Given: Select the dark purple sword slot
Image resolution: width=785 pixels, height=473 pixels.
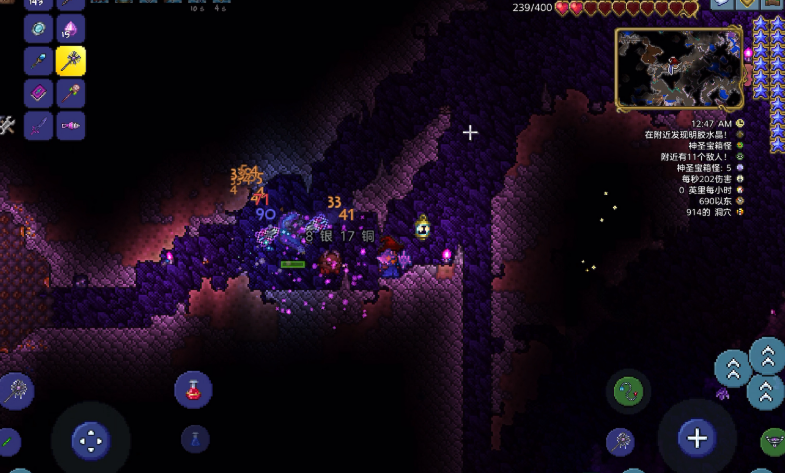Looking at the screenshot, I should (x=38, y=126).
